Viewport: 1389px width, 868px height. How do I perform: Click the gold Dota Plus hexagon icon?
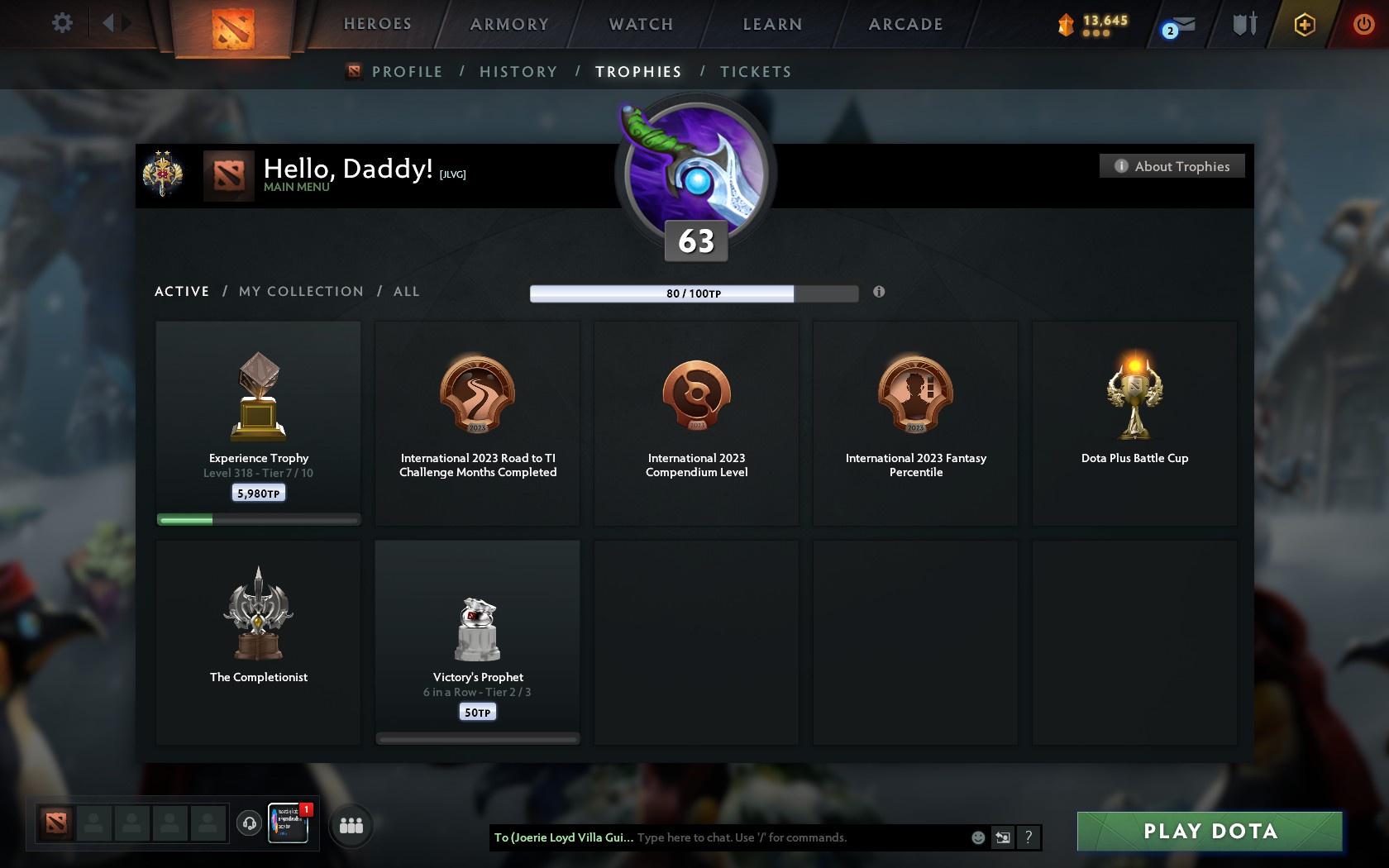[x=1304, y=24]
